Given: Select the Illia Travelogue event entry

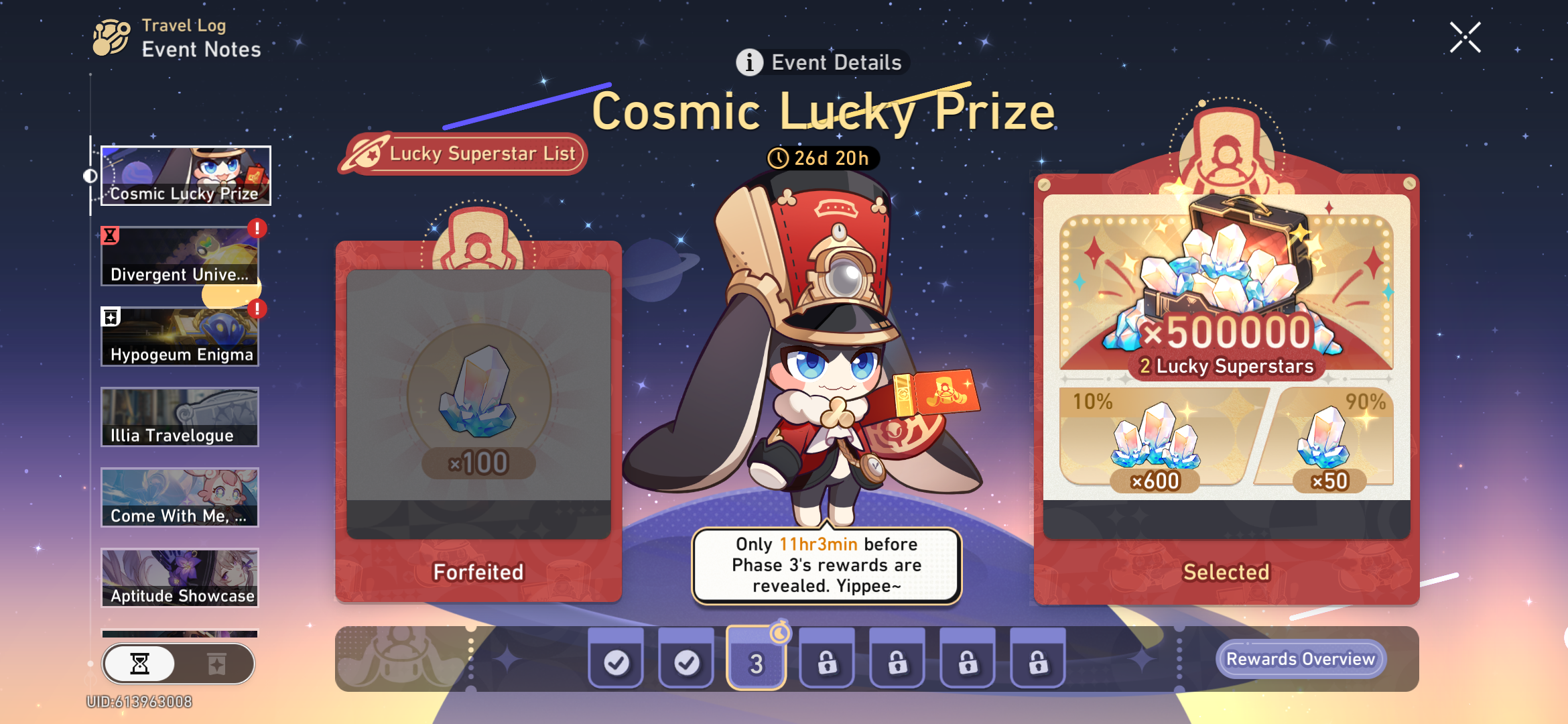Looking at the screenshot, I should click(179, 417).
